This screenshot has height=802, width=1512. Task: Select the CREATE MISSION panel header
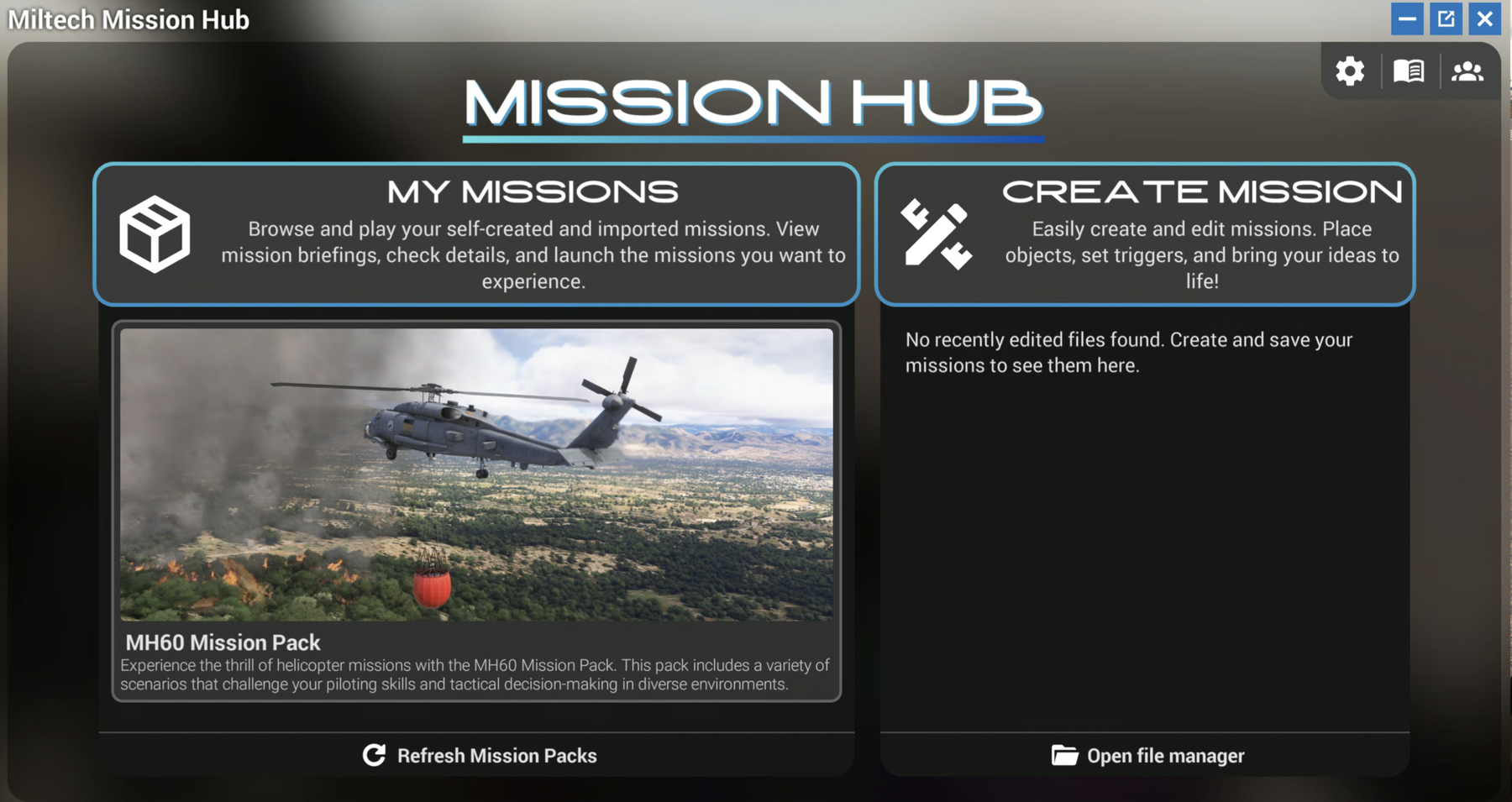click(1201, 191)
